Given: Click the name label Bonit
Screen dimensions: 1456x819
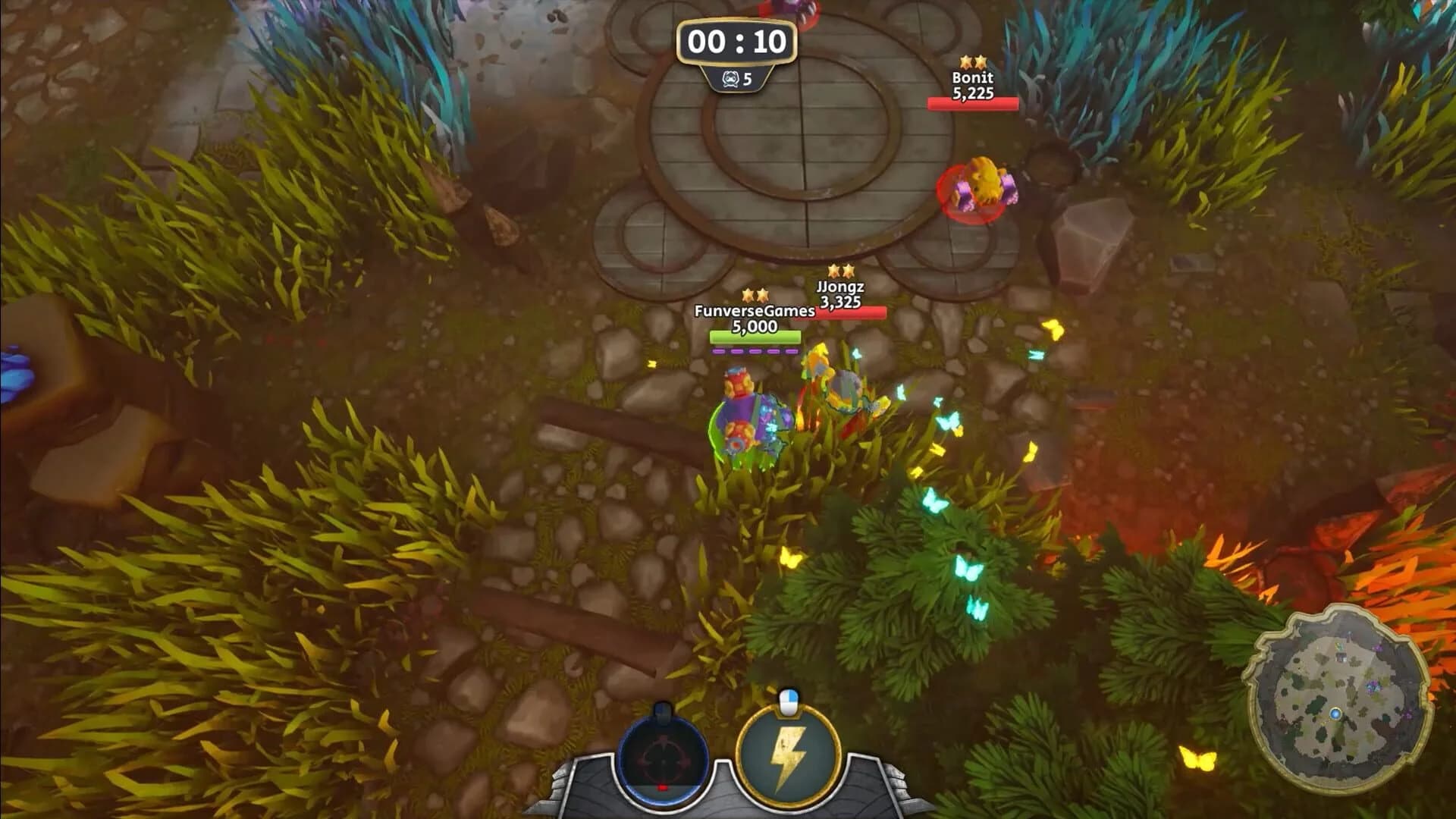Looking at the screenshot, I should 974,77.
